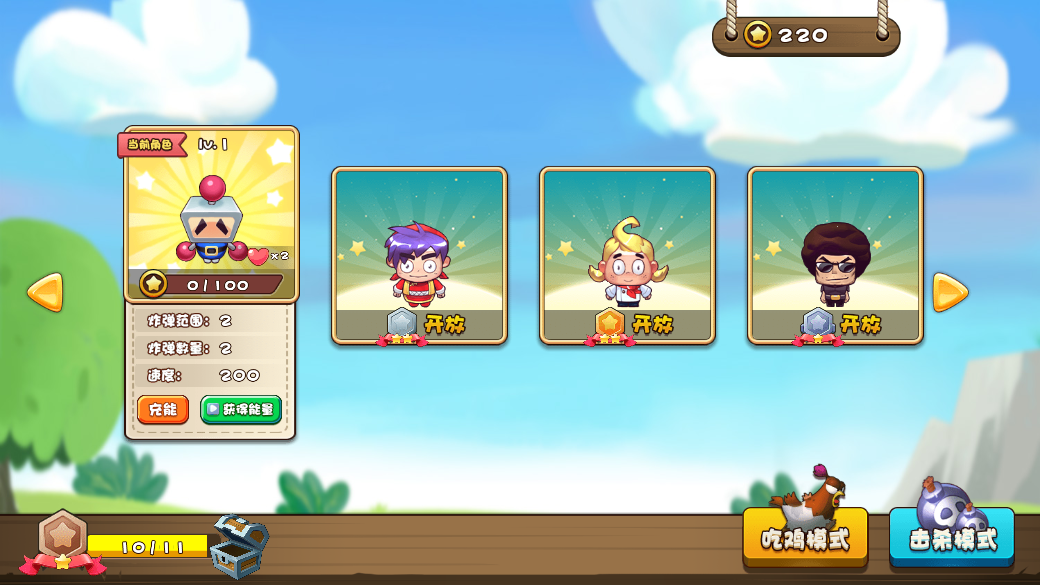
Task: Select the purple-haired character card
Action: pyautogui.click(x=419, y=256)
